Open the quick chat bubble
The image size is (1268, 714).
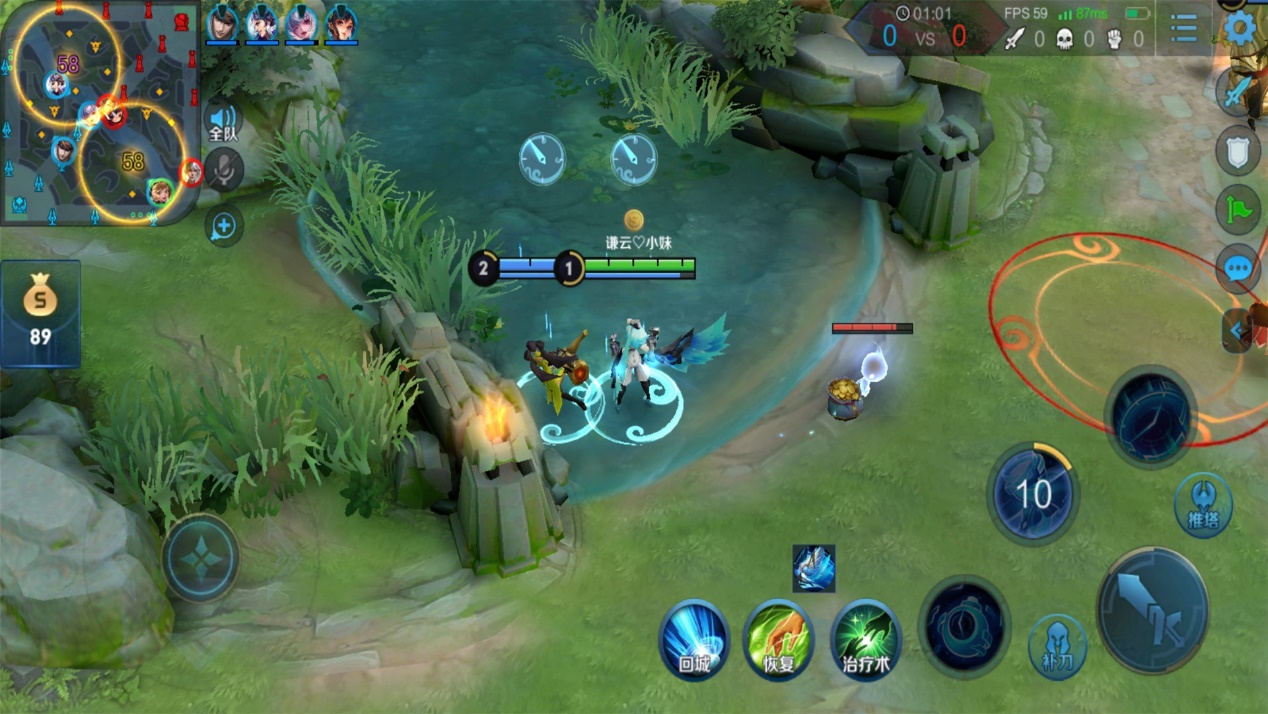pyautogui.click(x=1238, y=268)
